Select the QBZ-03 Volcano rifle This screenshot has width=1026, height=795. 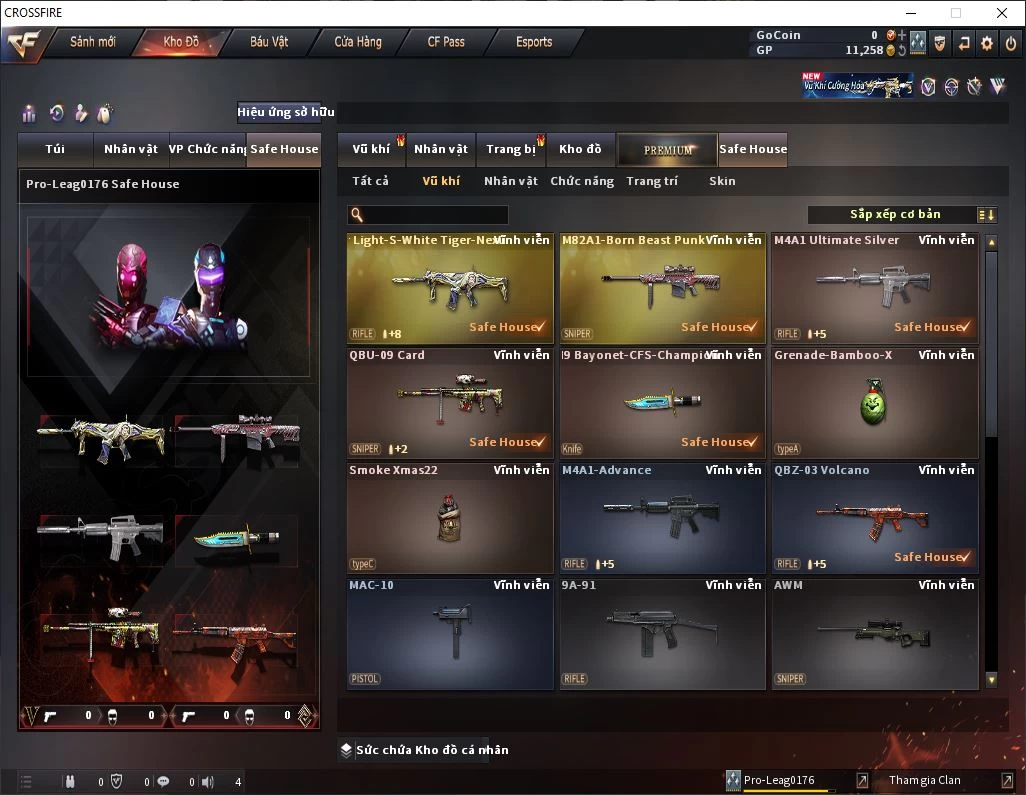pos(874,518)
